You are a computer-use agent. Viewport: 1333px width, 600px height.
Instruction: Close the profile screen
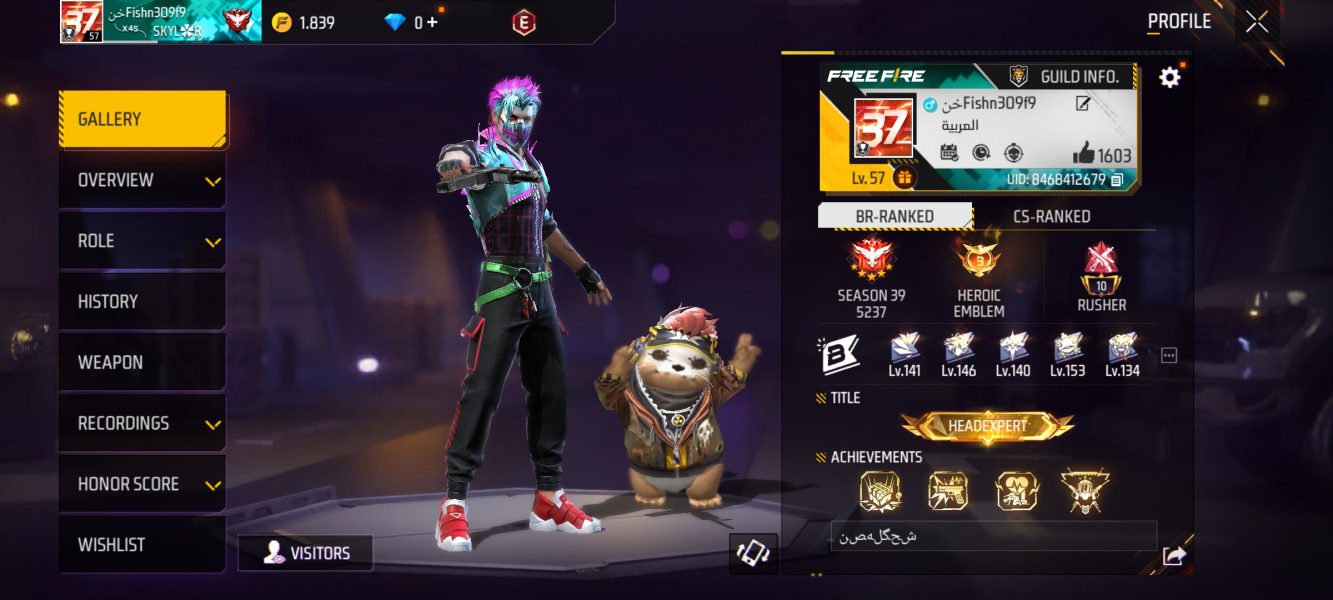[x=1256, y=21]
